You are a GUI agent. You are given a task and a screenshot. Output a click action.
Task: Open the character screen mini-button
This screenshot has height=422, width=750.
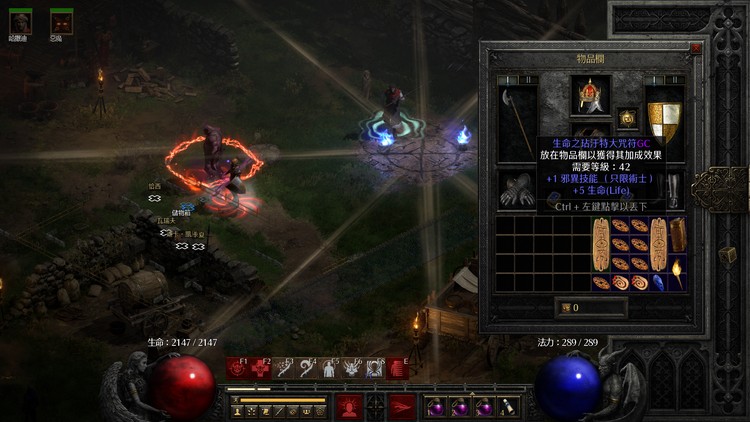pos(238,411)
